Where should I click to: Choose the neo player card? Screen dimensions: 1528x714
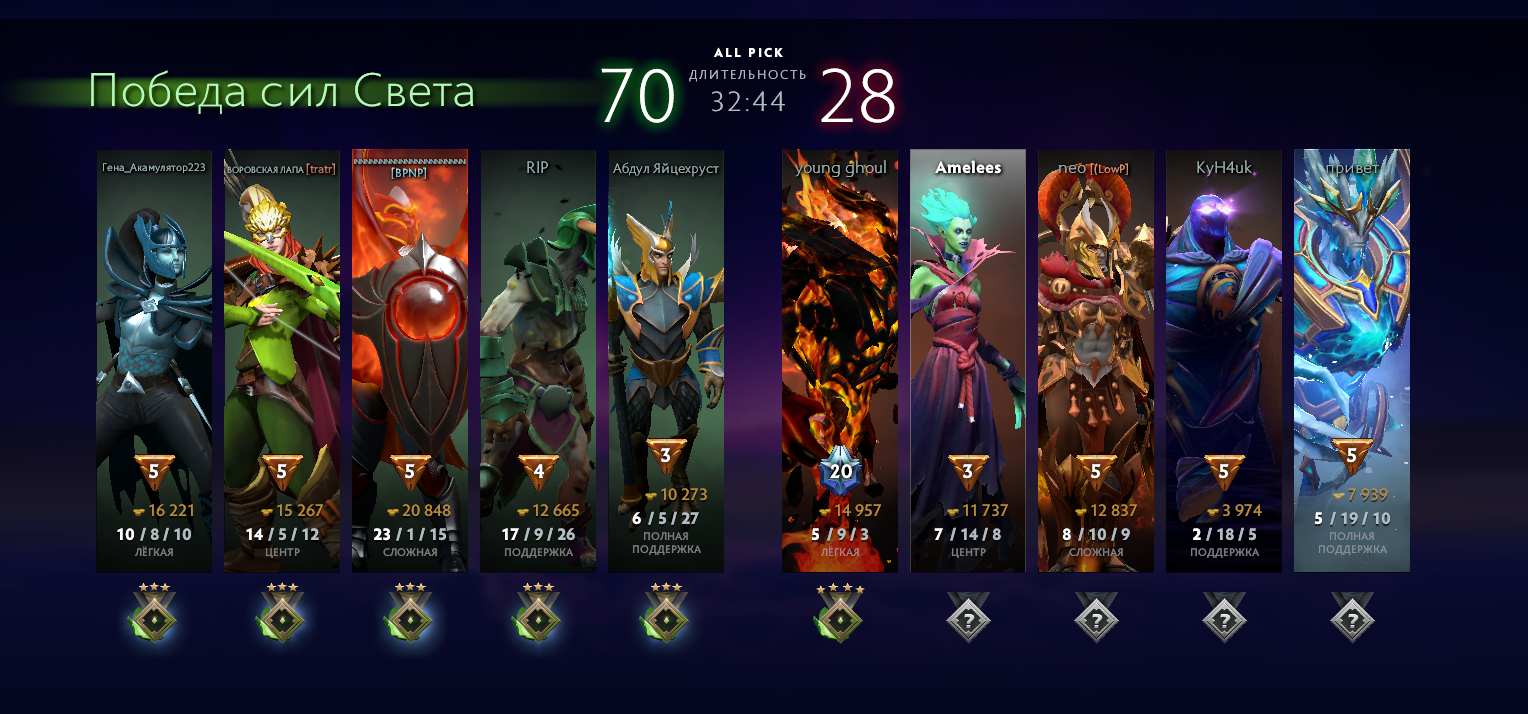tap(1096, 360)
